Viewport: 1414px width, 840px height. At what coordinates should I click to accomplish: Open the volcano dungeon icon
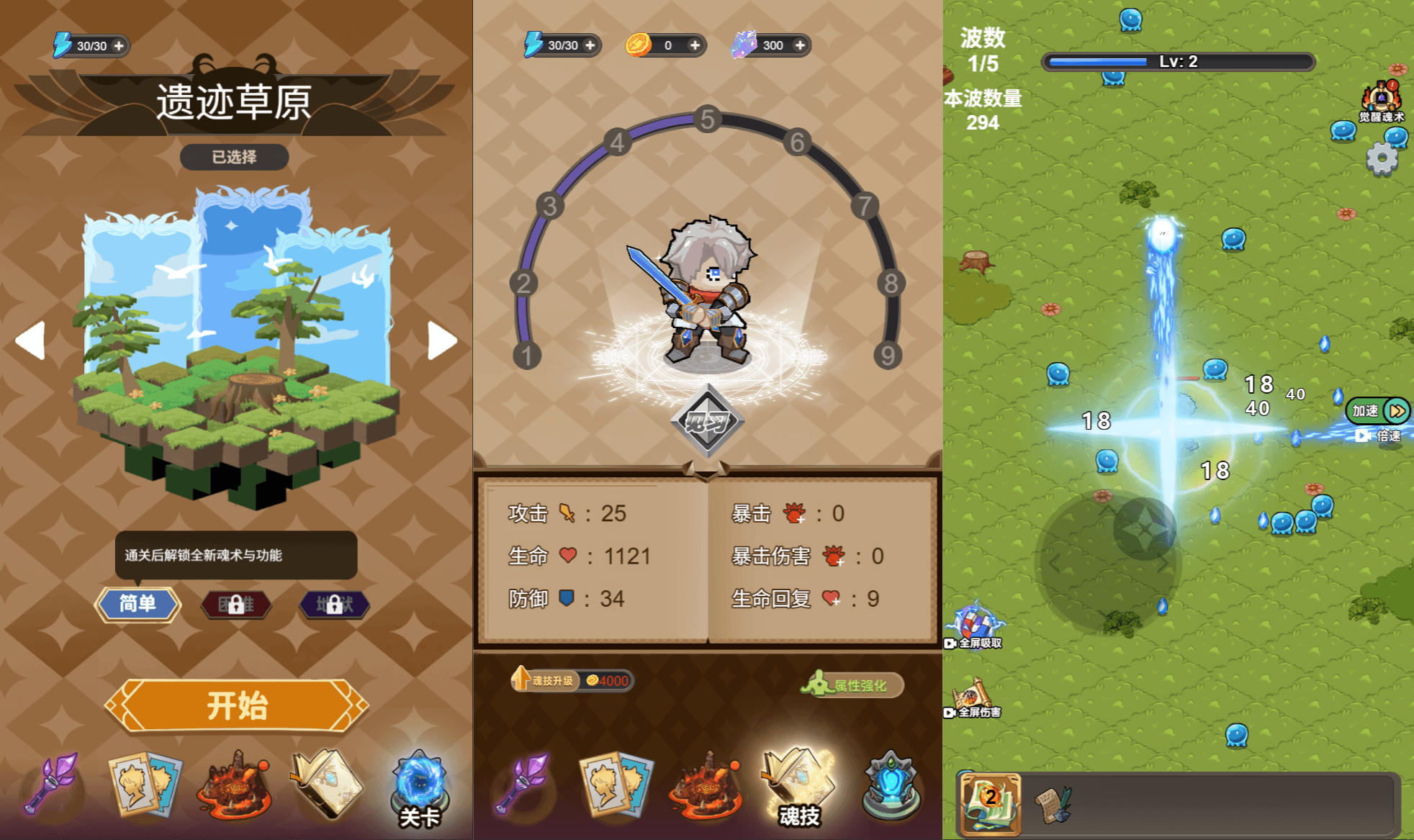click(234, 788)
